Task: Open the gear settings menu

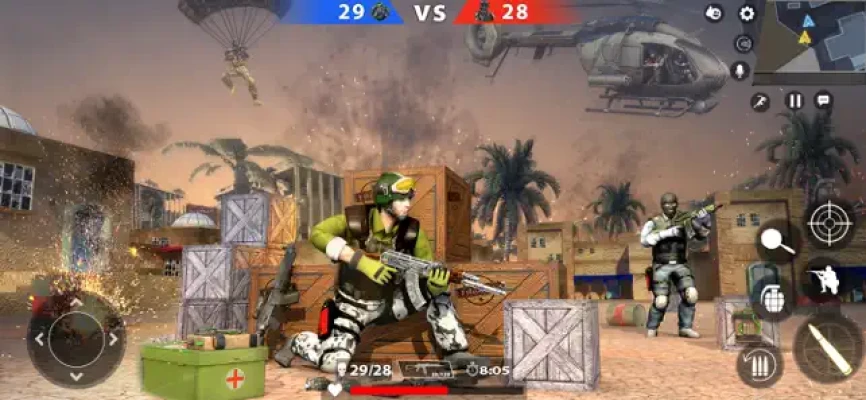Action: [746, 13]
